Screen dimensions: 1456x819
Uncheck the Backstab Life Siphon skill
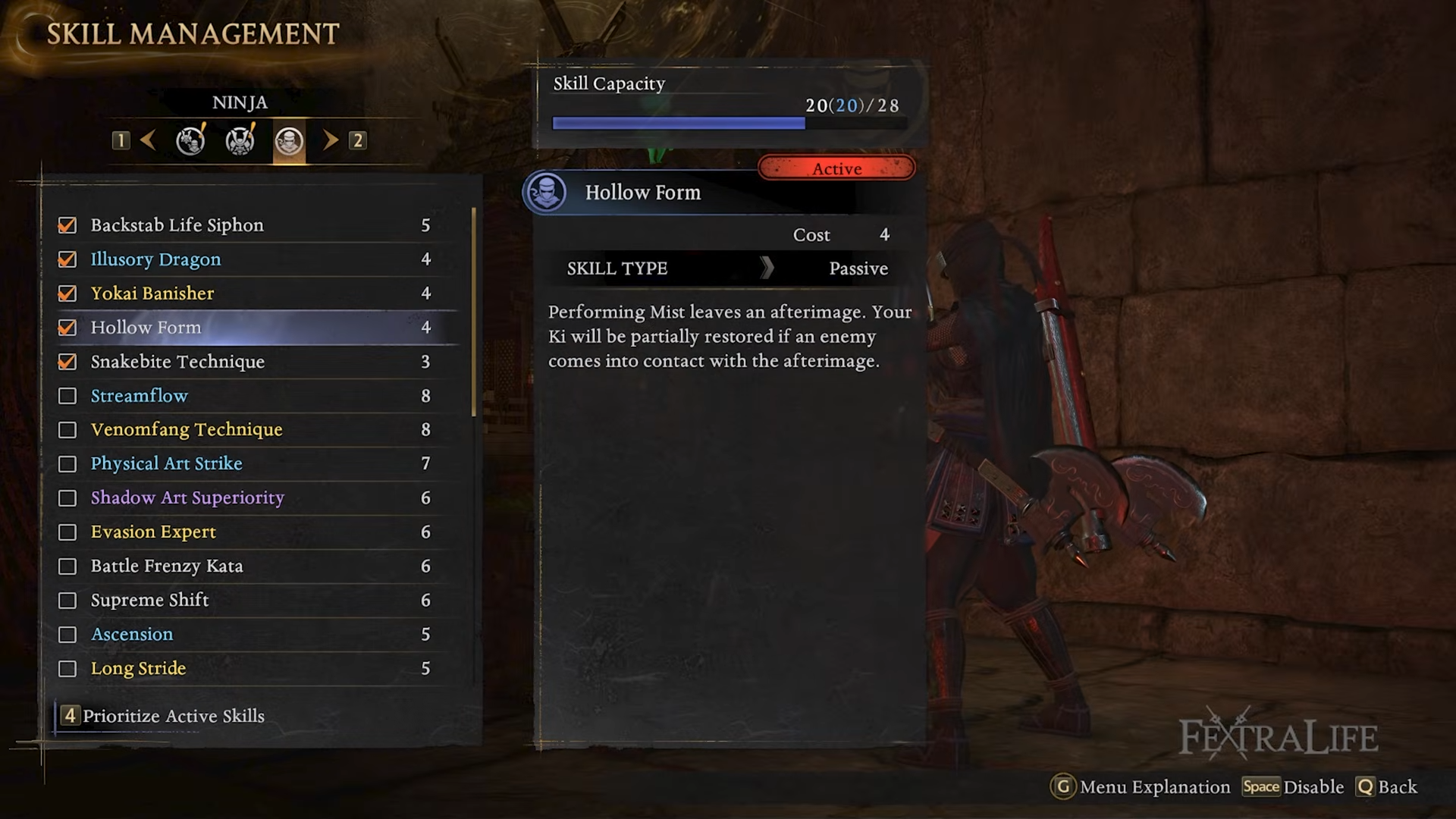tap(67, 225)
